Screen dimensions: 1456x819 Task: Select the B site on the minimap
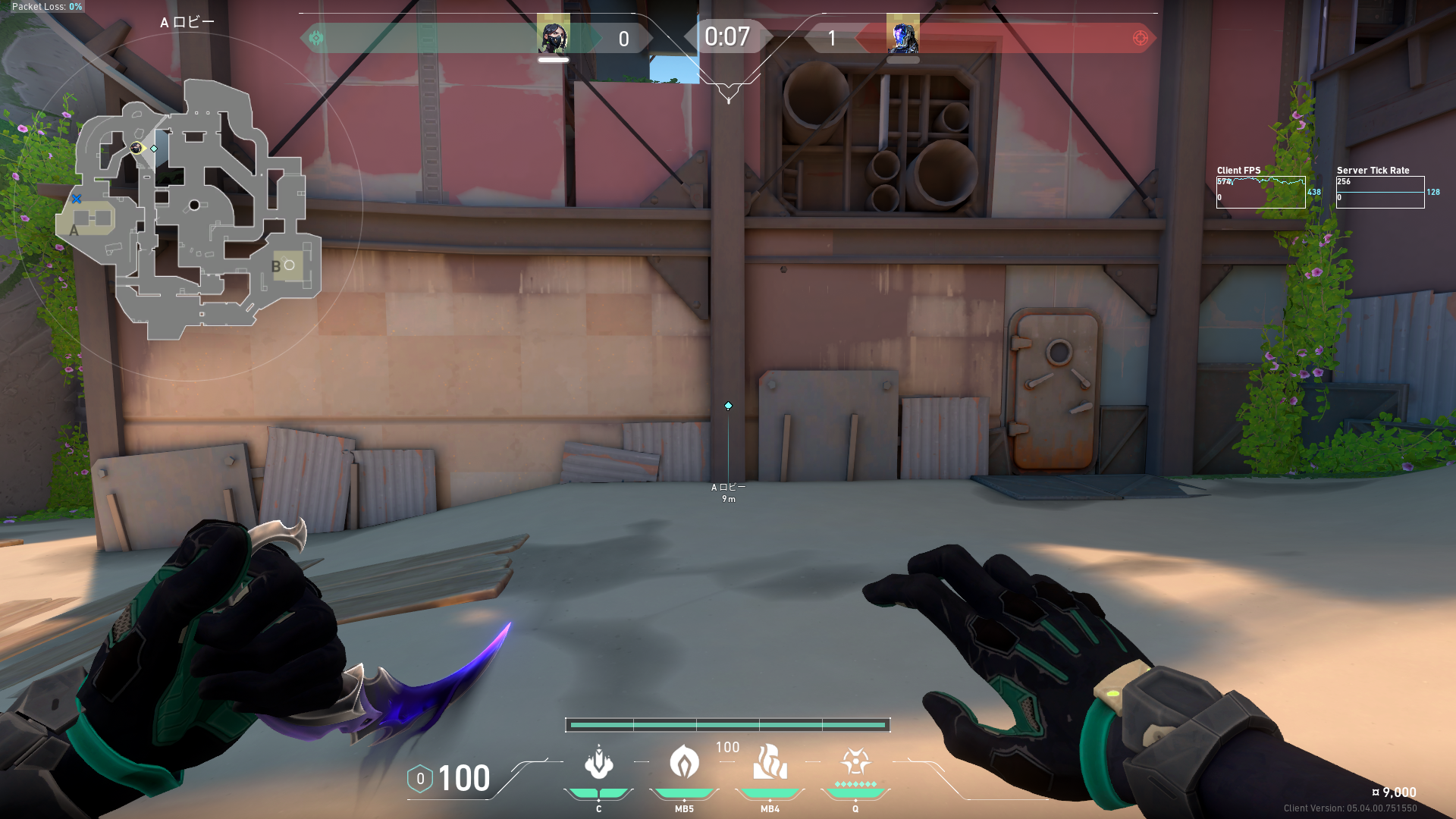pyautogui.click(x=287, y=265)
